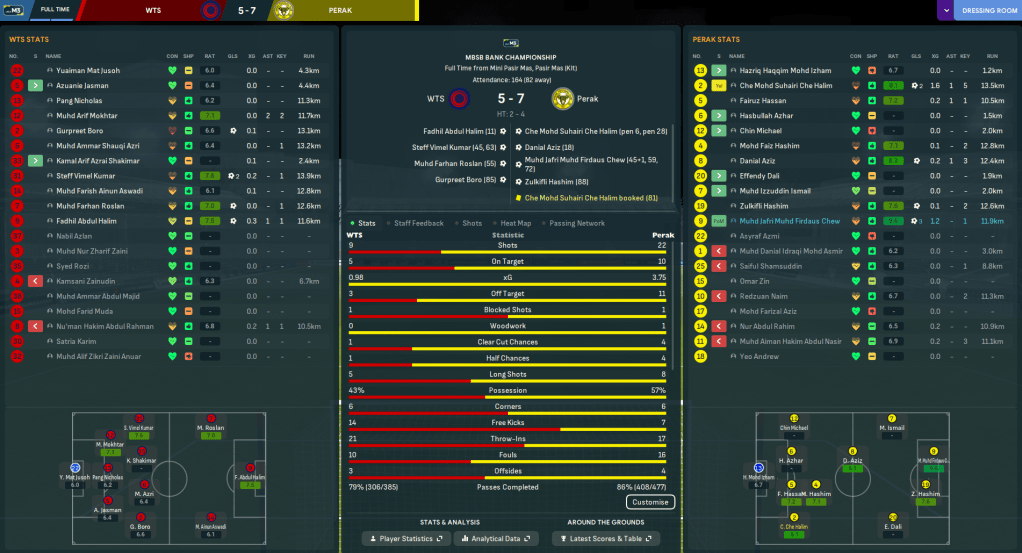
Task: View the Passing Network tab
Action: (577, 223)
